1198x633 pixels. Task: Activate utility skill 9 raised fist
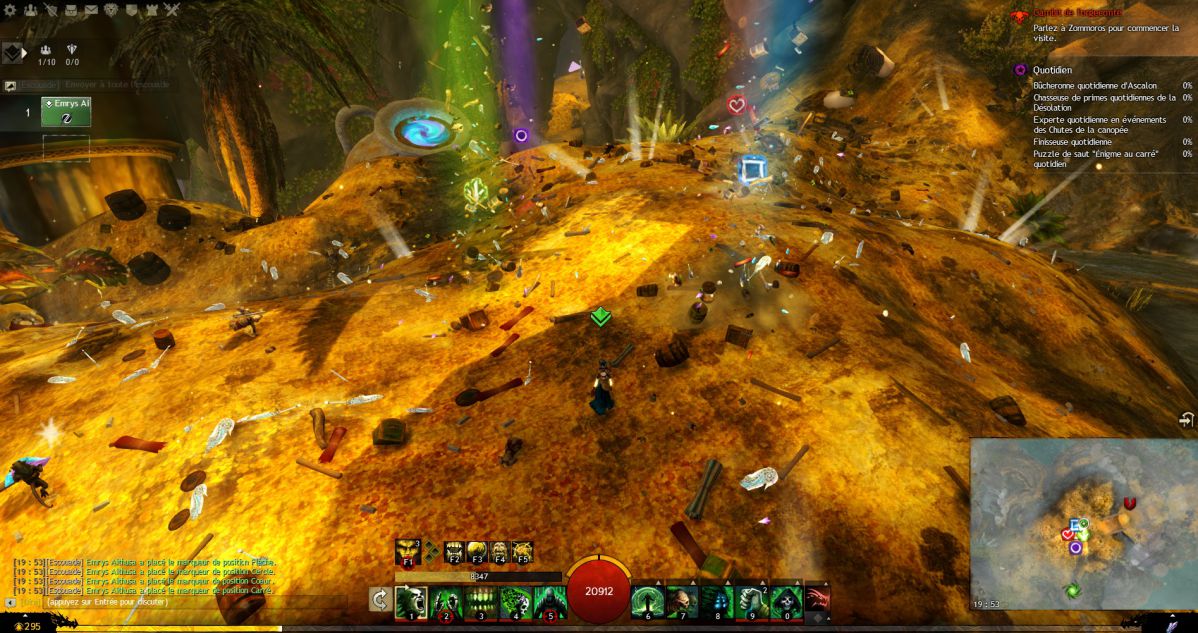(751, 601)
